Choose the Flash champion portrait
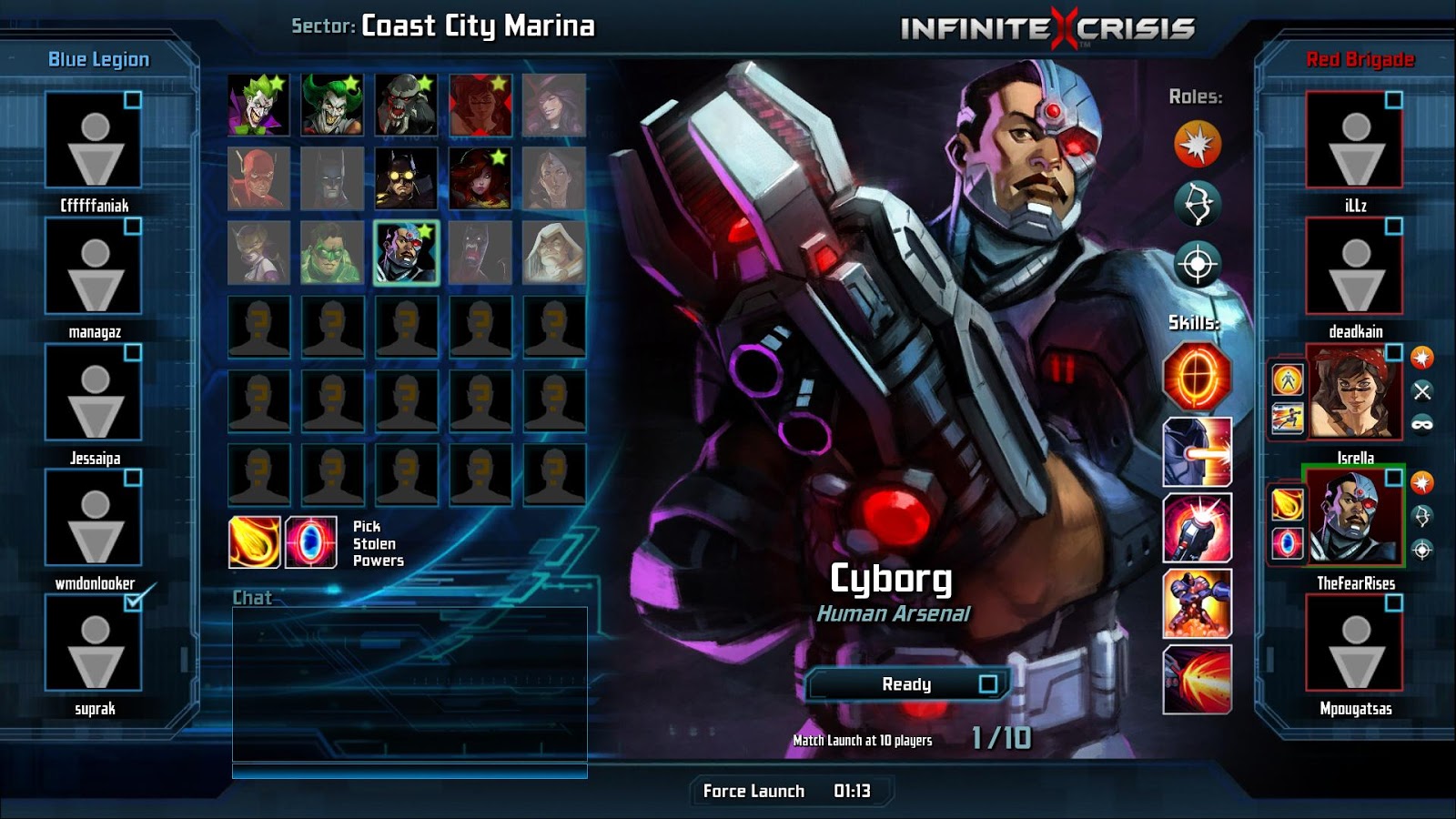The height and width of the screenshot is (819, 1456). coord(258,178)
